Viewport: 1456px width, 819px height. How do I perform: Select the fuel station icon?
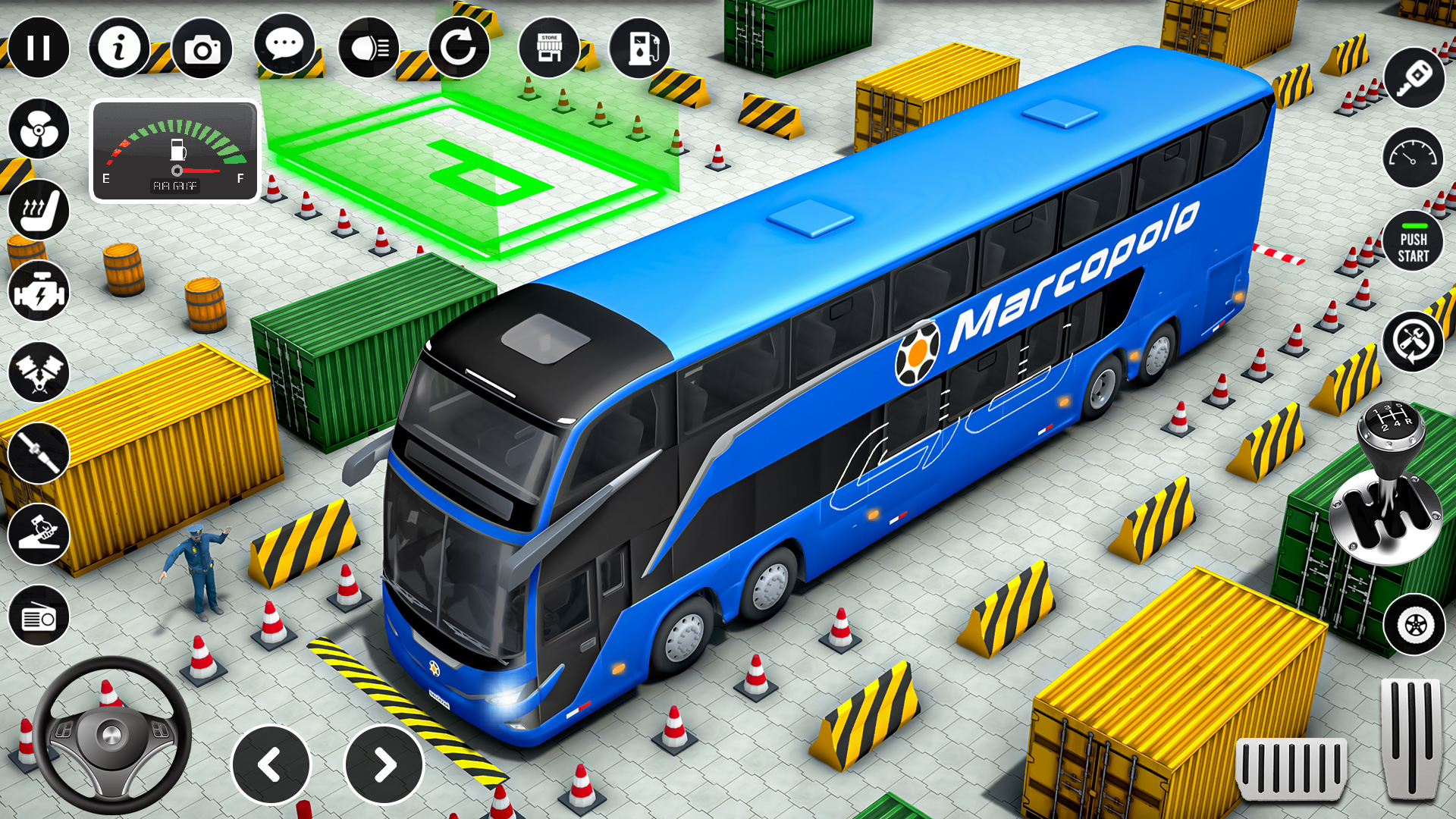[639, 48]
